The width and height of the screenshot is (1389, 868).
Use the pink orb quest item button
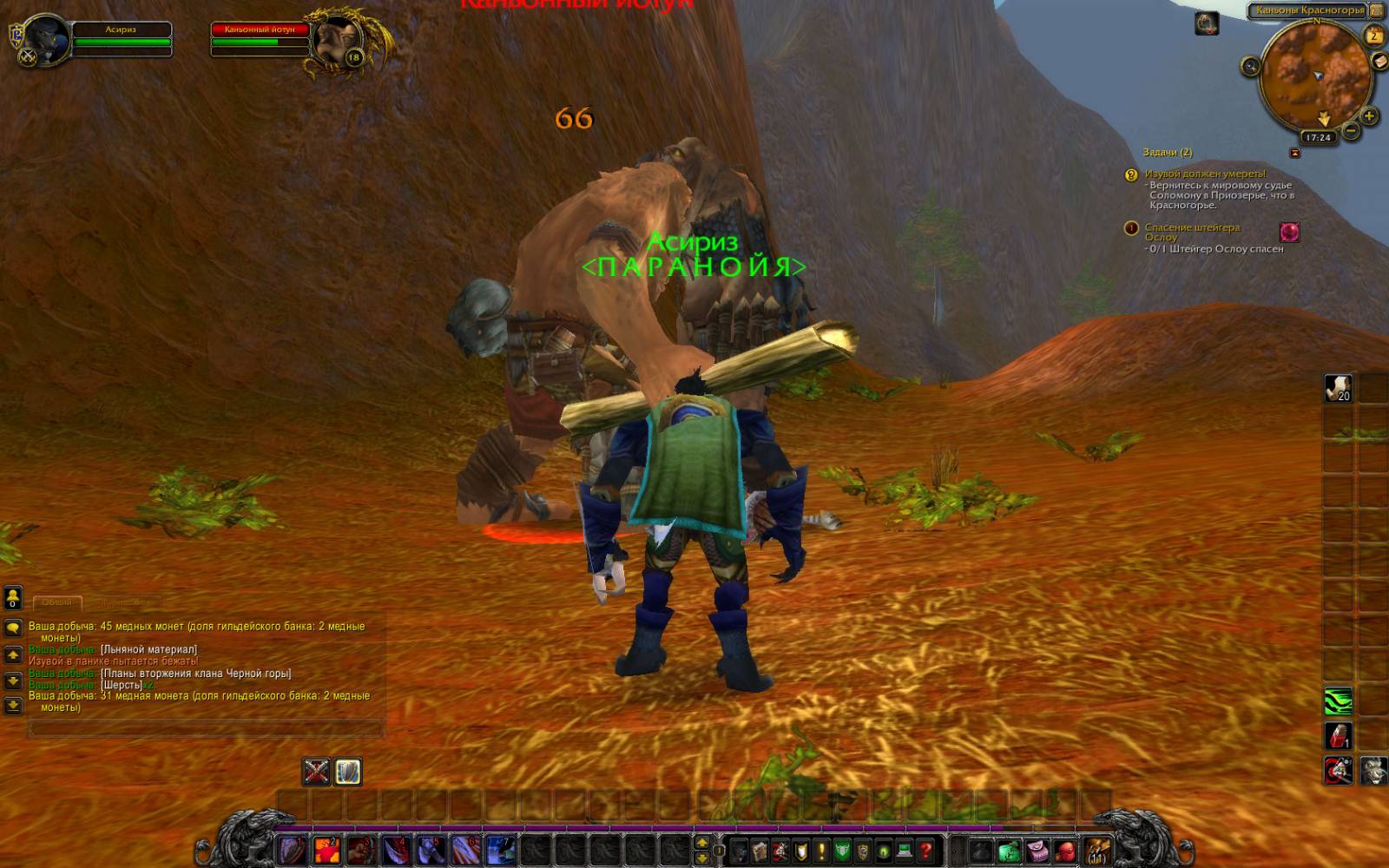pyautogui.click(x=1289, y=232)
